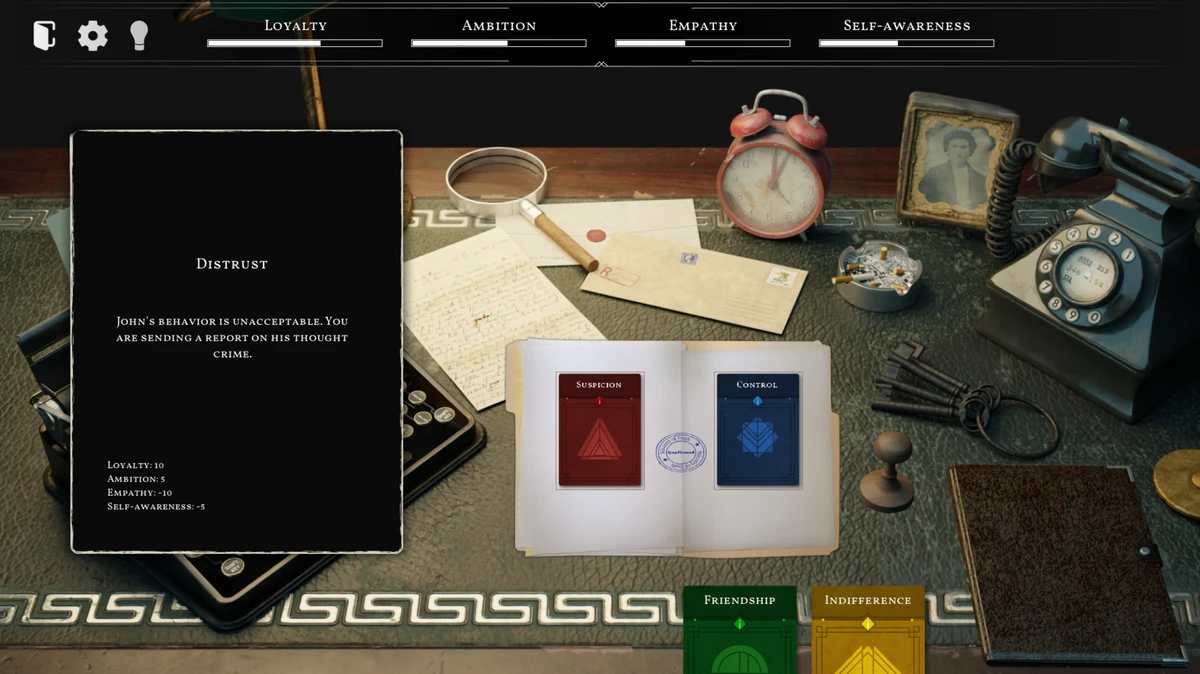The width and height of the screenshot is (1200, 674).
Task: Open the settings gear menu
Action: tap(93, 36)
